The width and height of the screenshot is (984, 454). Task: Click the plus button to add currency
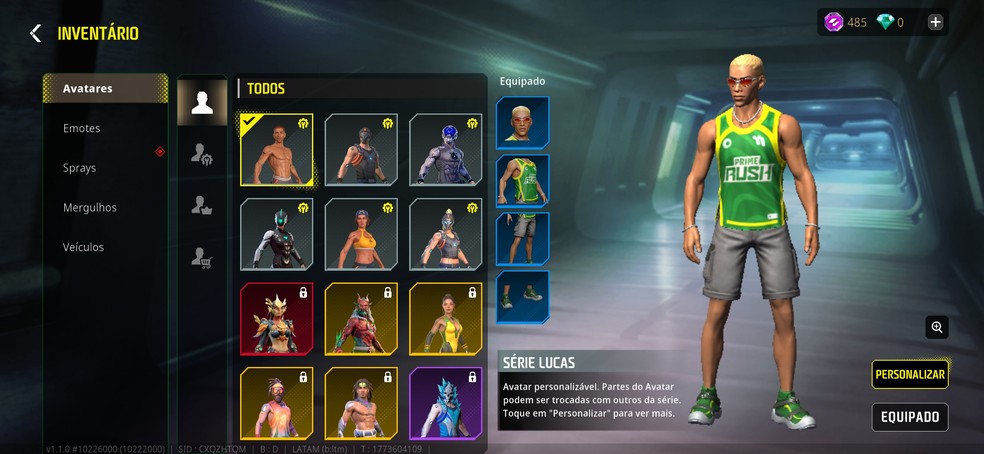click(935, 22)
